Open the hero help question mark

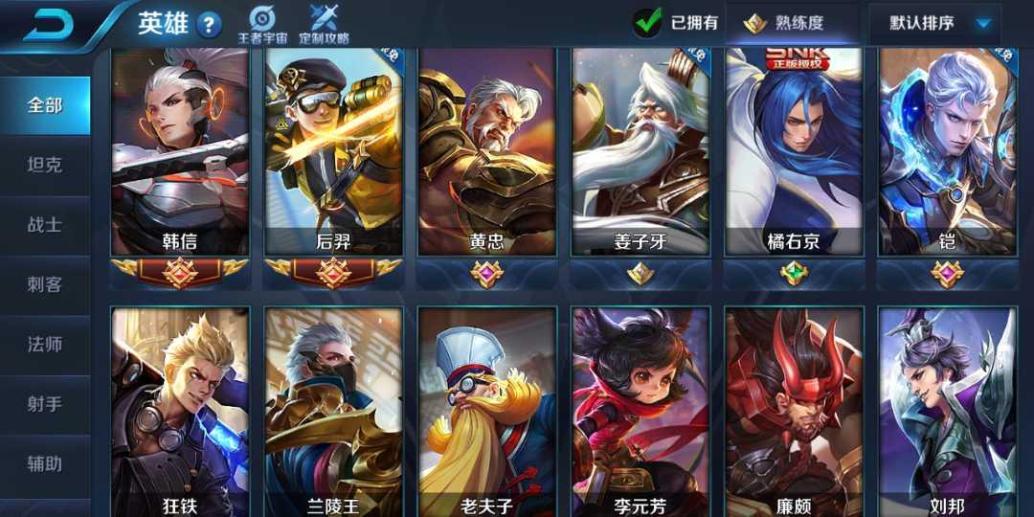point(209,26)
